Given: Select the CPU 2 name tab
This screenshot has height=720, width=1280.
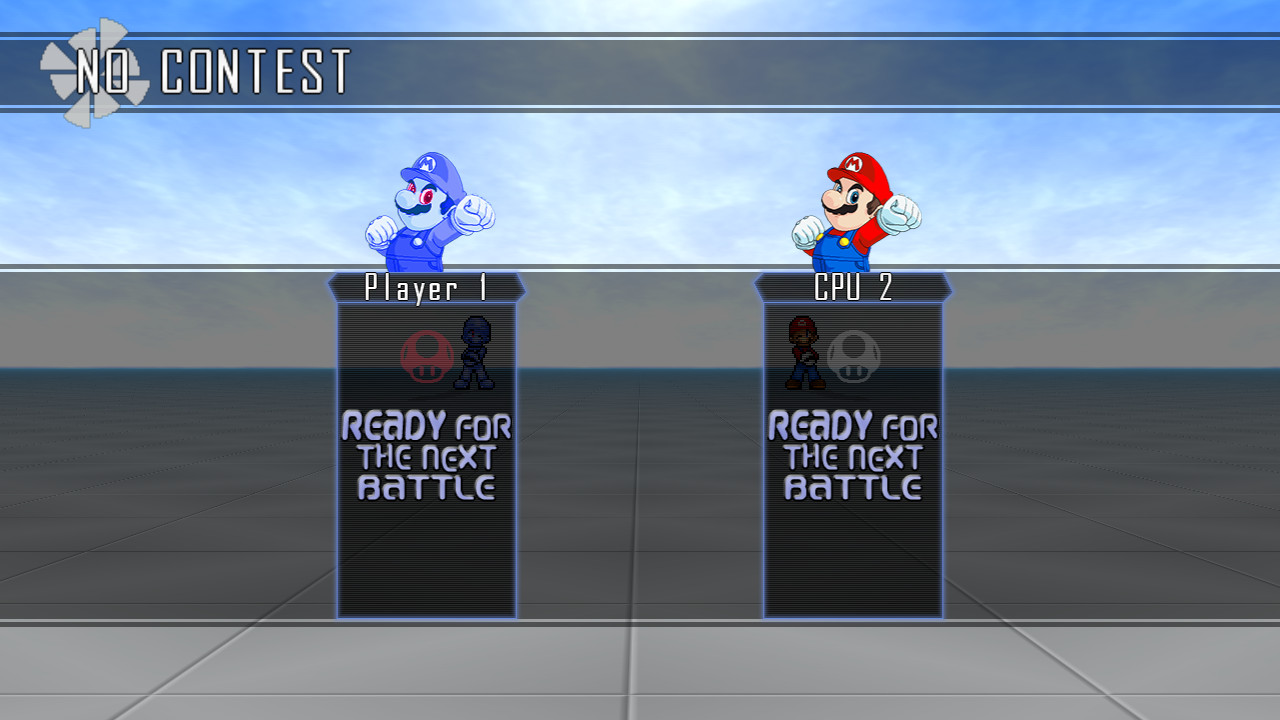Looking at the screenshot, I should [852, 288].
